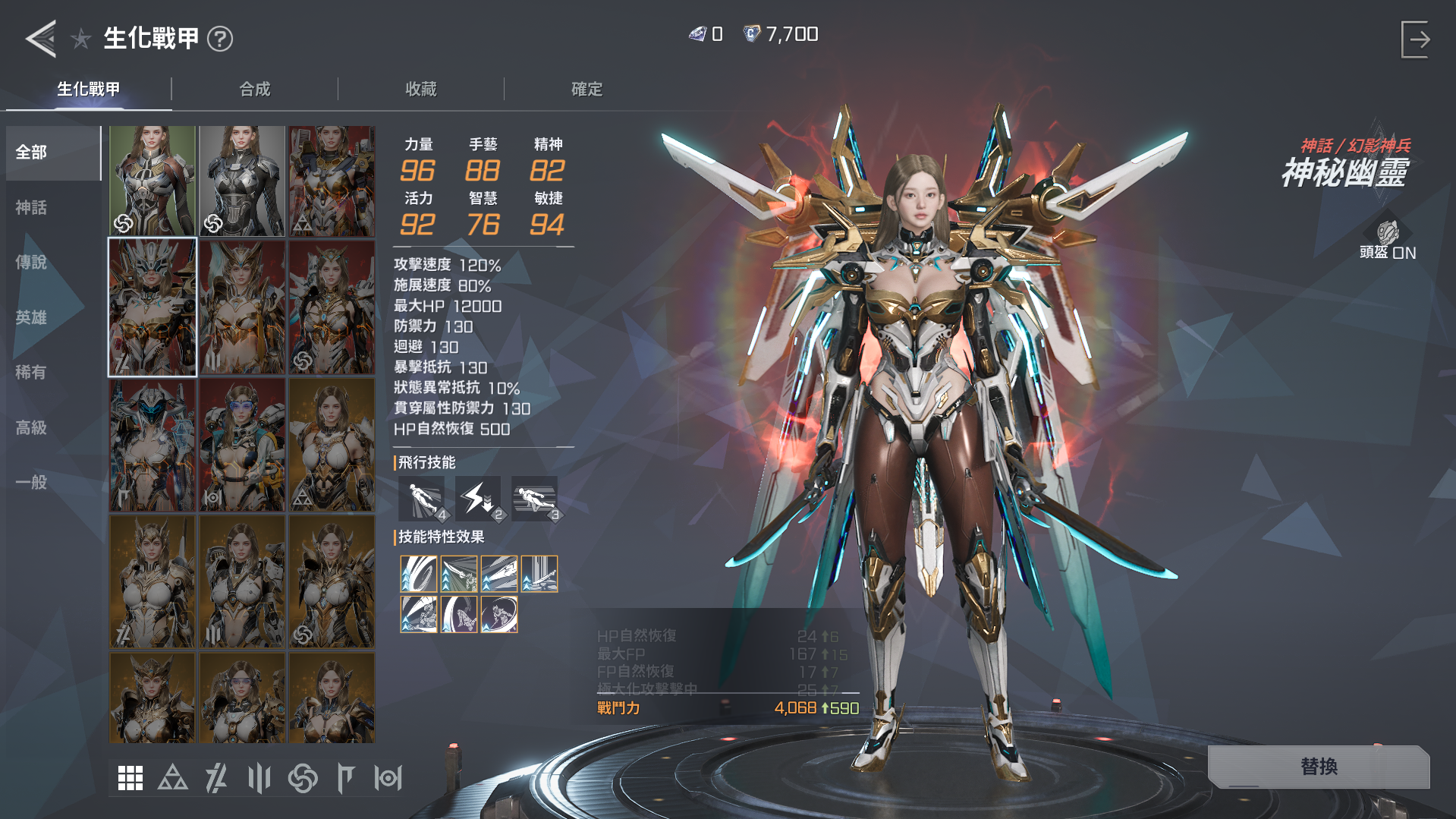
Task: Choose the 高級 grade filter
Action: [32, 427]
